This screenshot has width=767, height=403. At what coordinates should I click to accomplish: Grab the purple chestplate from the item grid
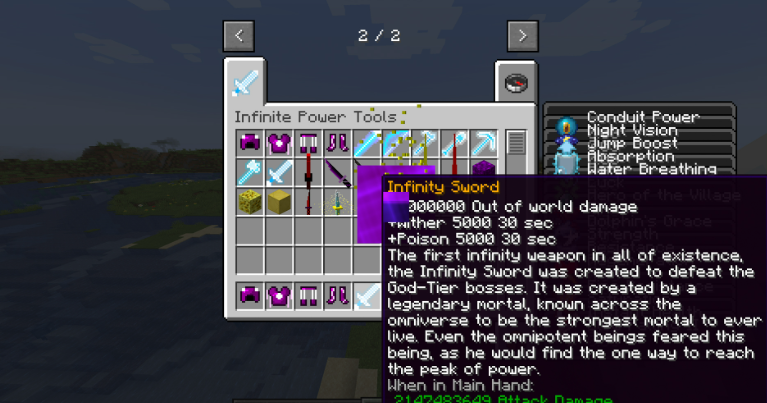click(279, 144)
